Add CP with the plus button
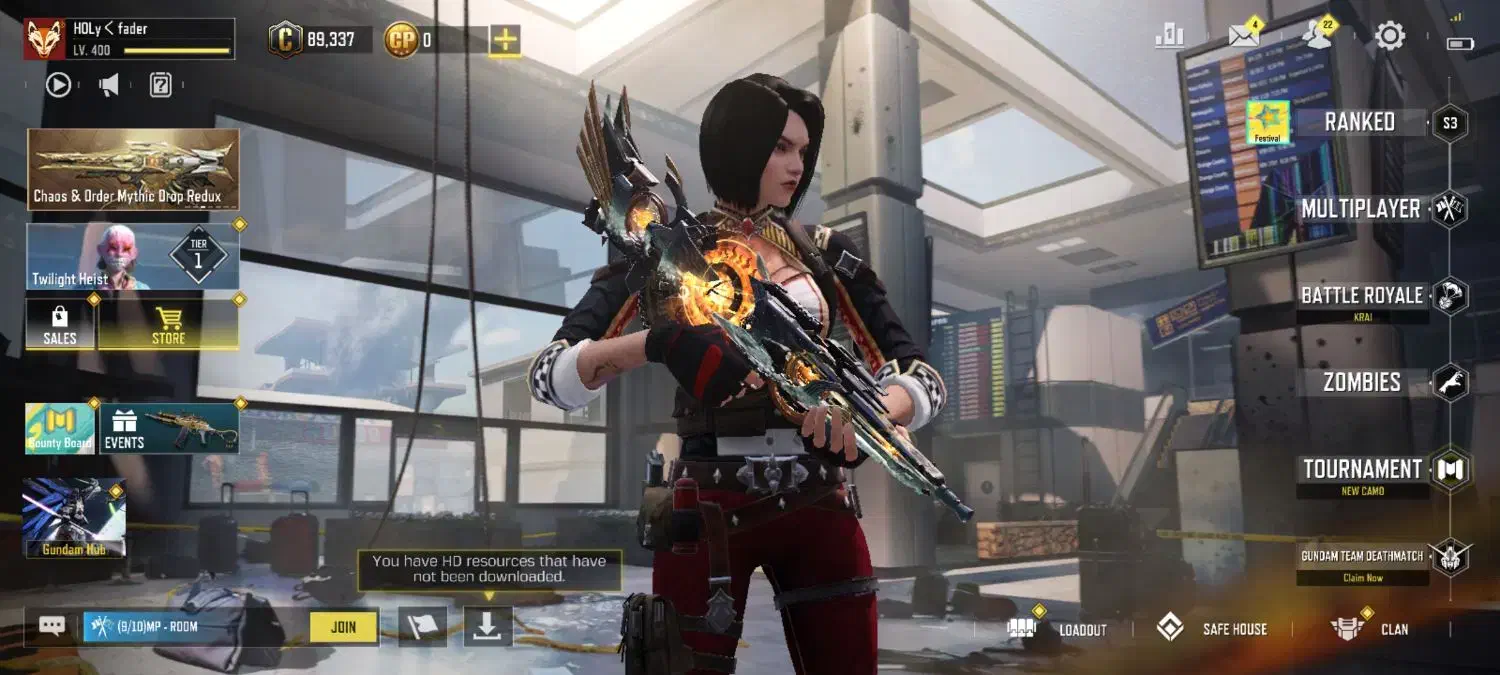Screen dimensions: 1500x675 point(505,40)
